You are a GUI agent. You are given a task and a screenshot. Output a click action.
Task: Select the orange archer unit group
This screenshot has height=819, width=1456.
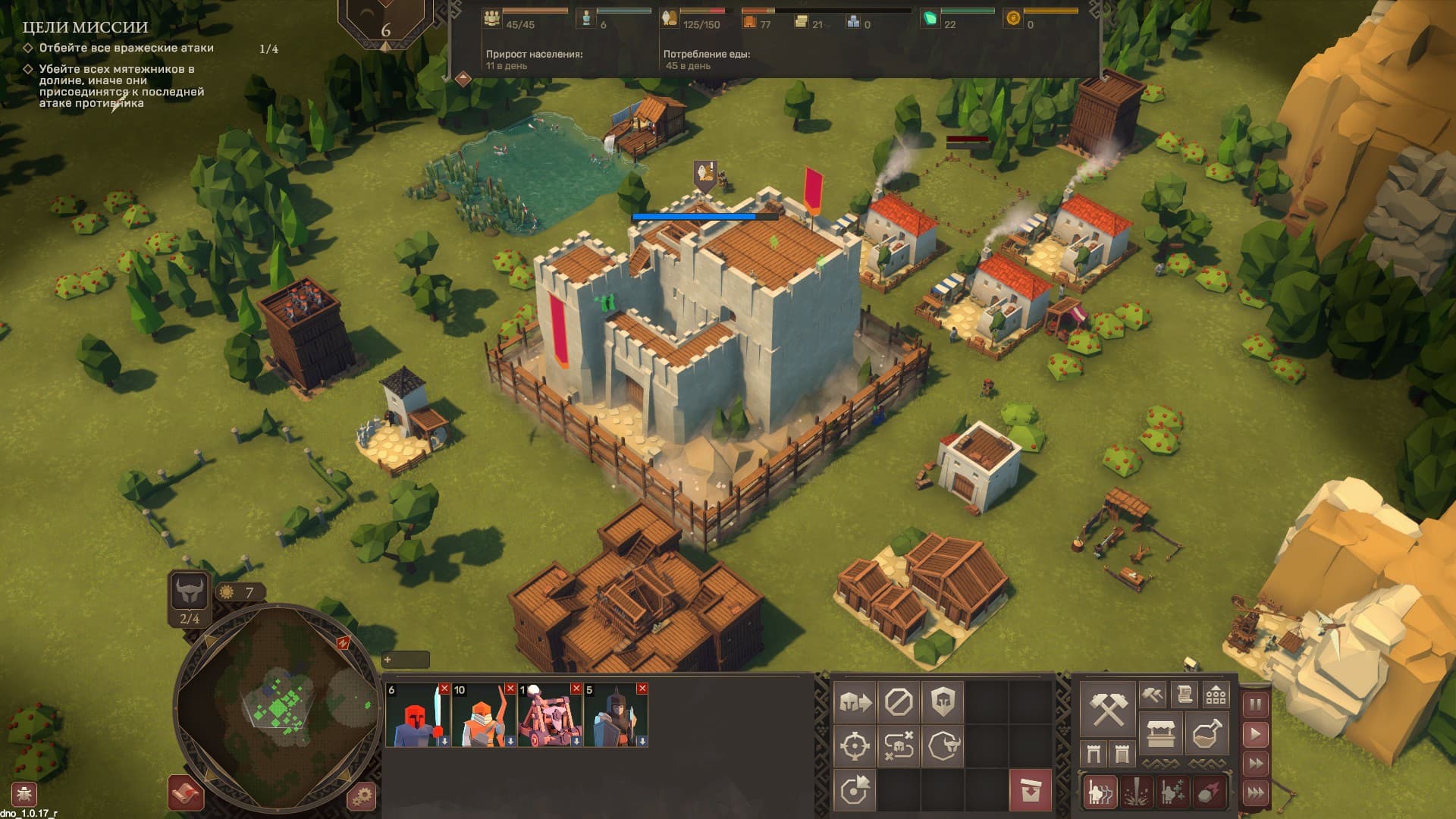[483, 716]
